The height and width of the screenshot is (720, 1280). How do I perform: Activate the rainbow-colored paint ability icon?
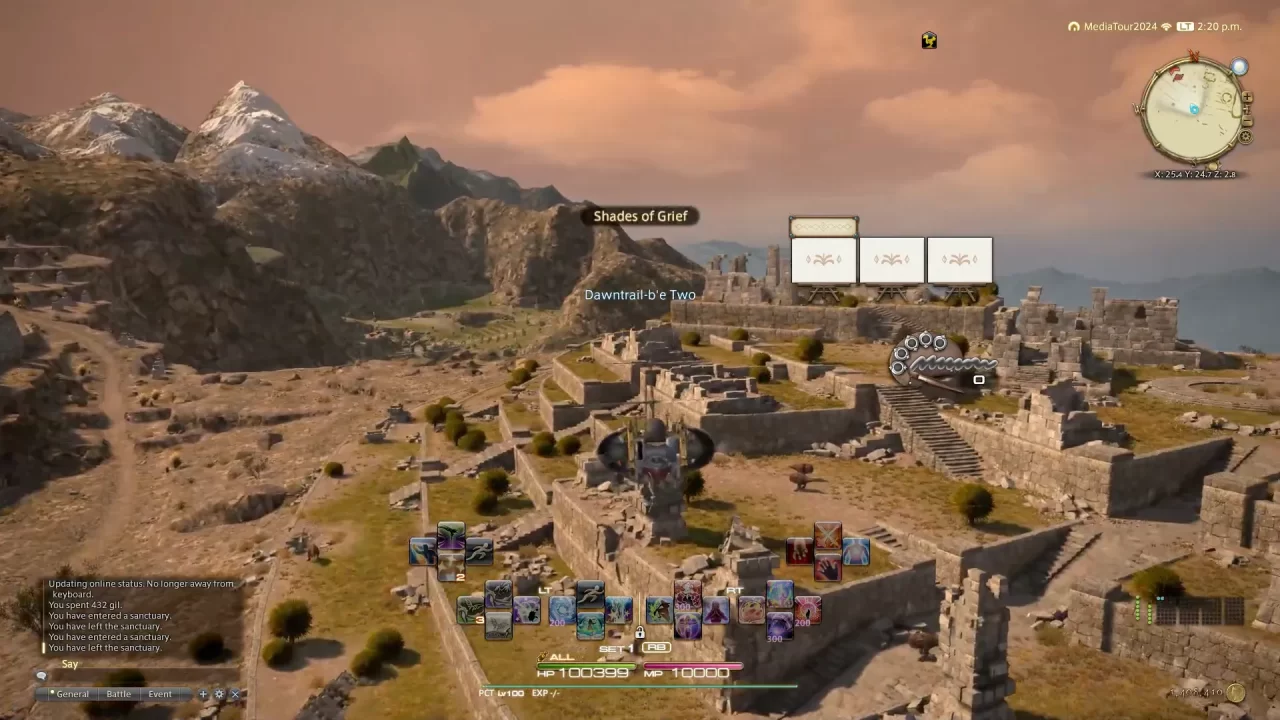coord(780,594)
